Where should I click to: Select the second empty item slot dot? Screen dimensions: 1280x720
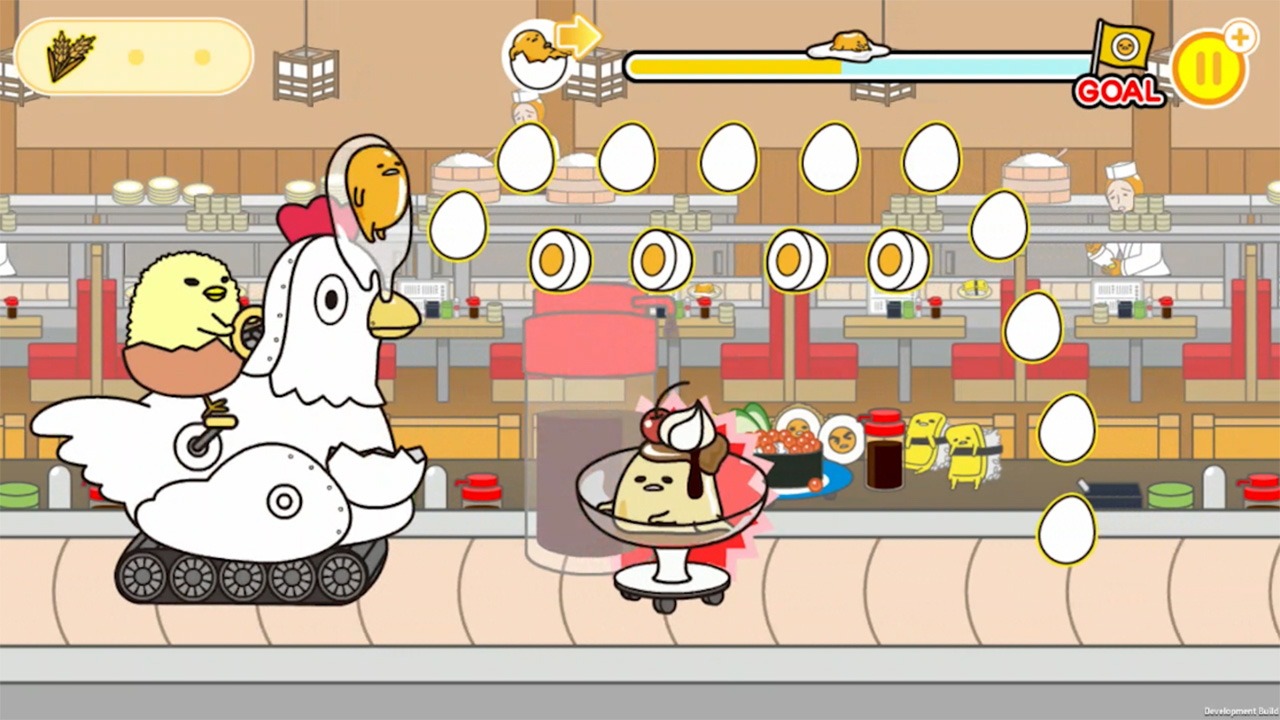coord(200,59)
